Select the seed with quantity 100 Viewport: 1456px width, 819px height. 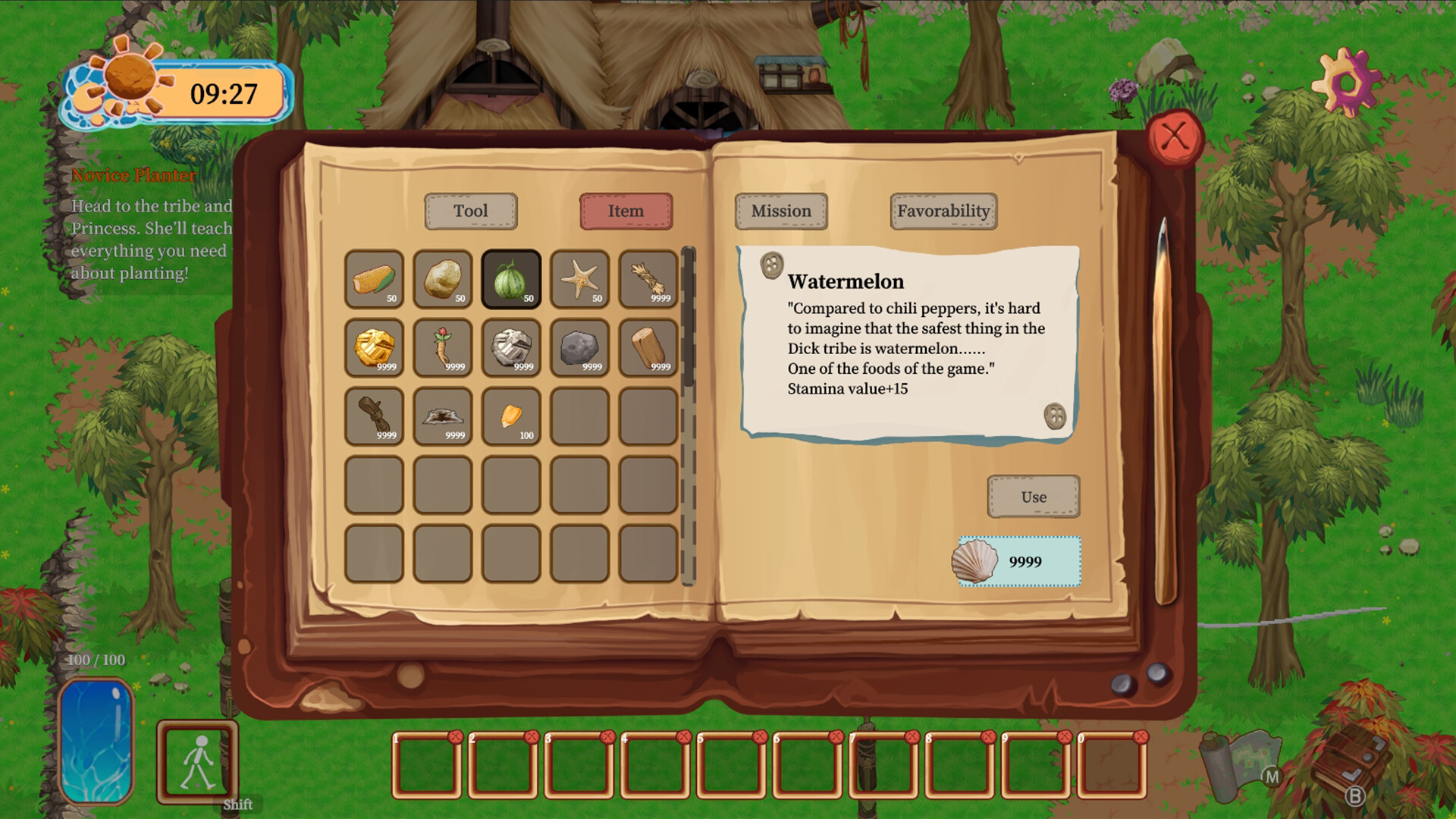tap(511, 416)
